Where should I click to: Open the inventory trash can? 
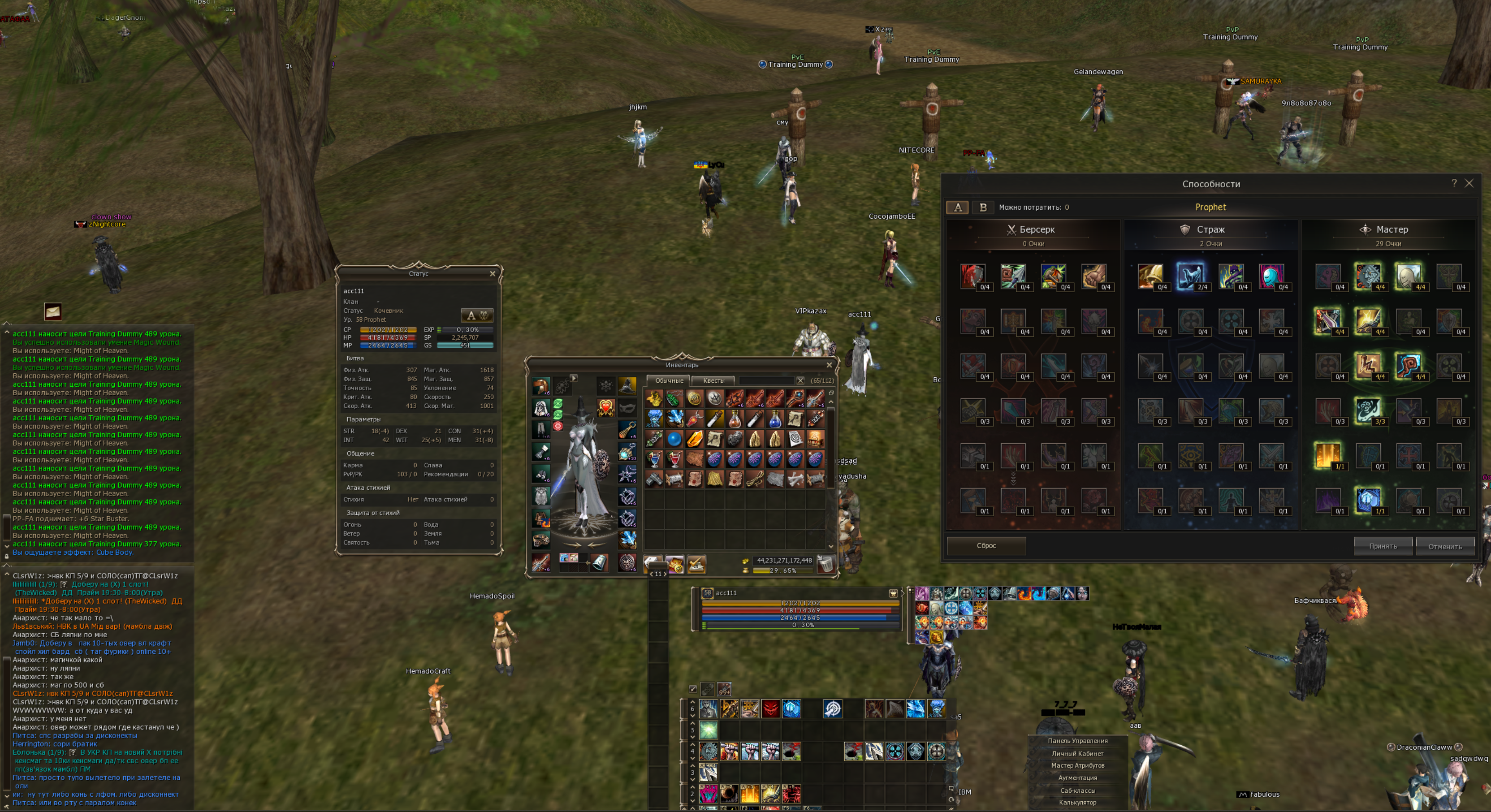pyautogui.click(x=826, y=563)
